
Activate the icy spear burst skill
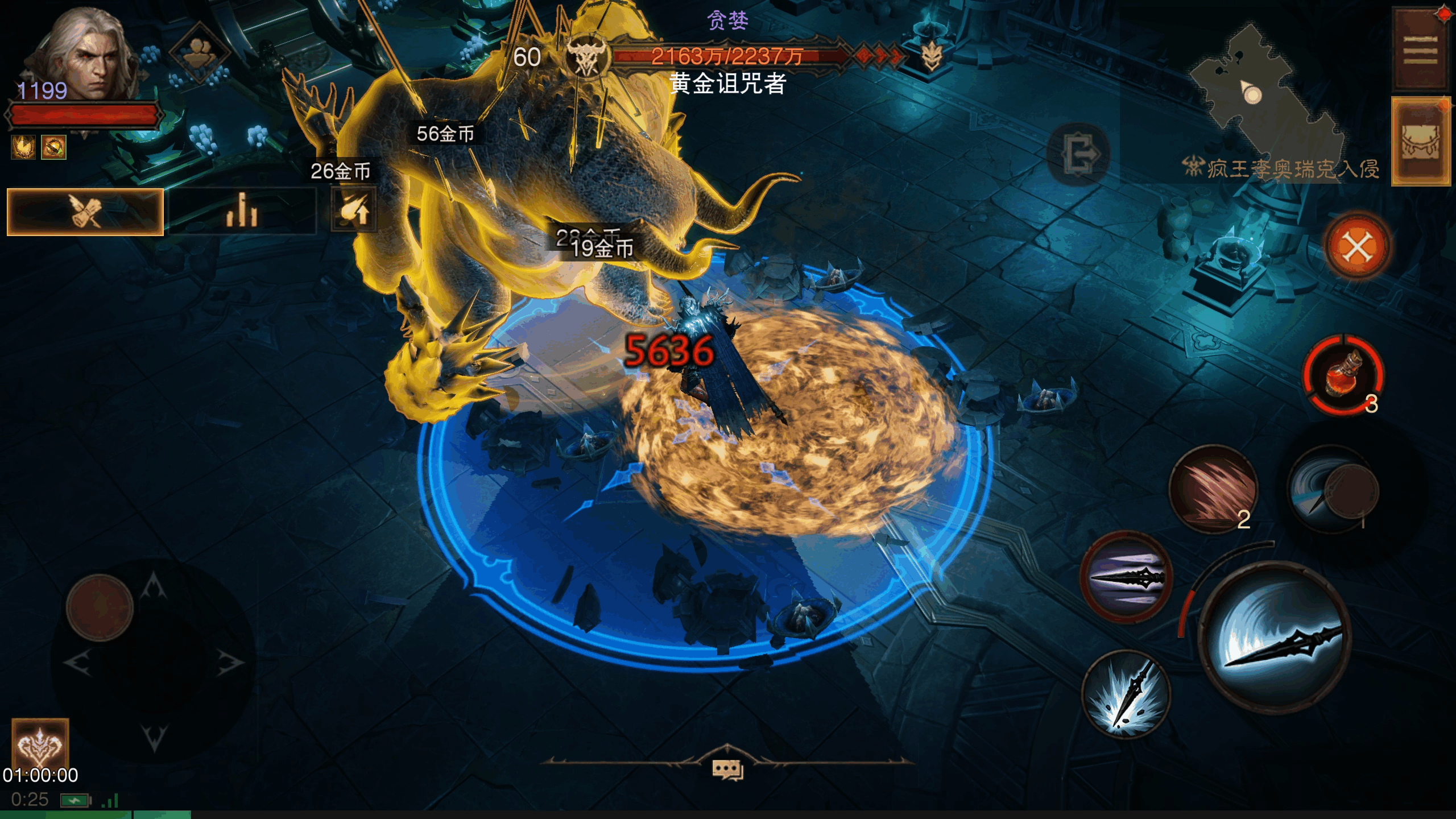pyautogui.click(x=1126, y=695)
